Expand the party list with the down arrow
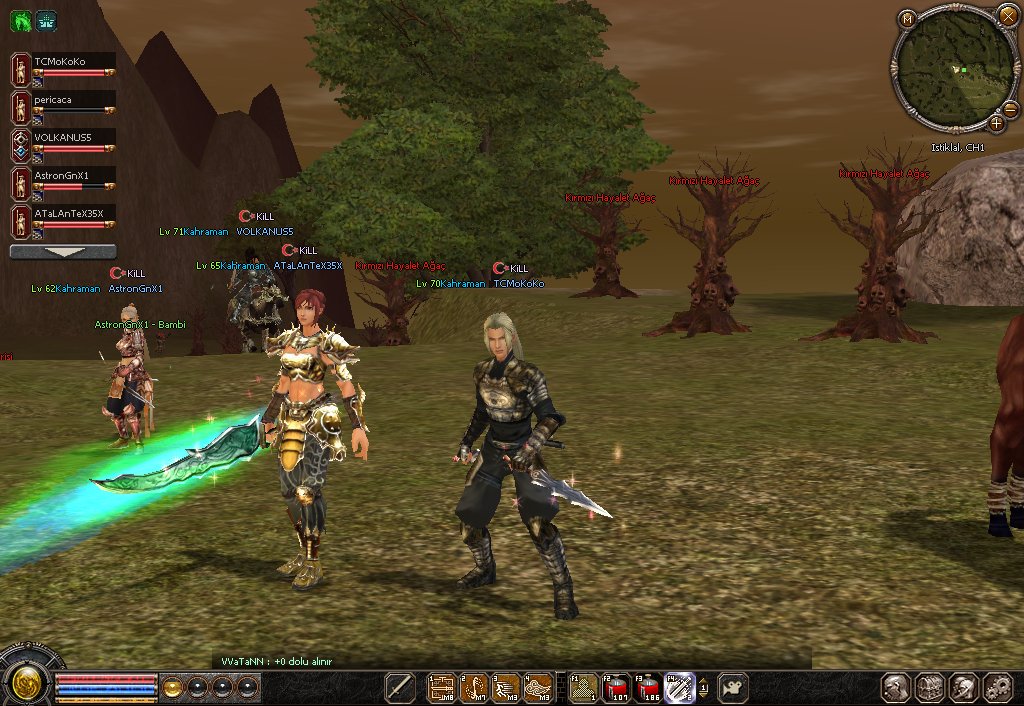 point(63,252)
